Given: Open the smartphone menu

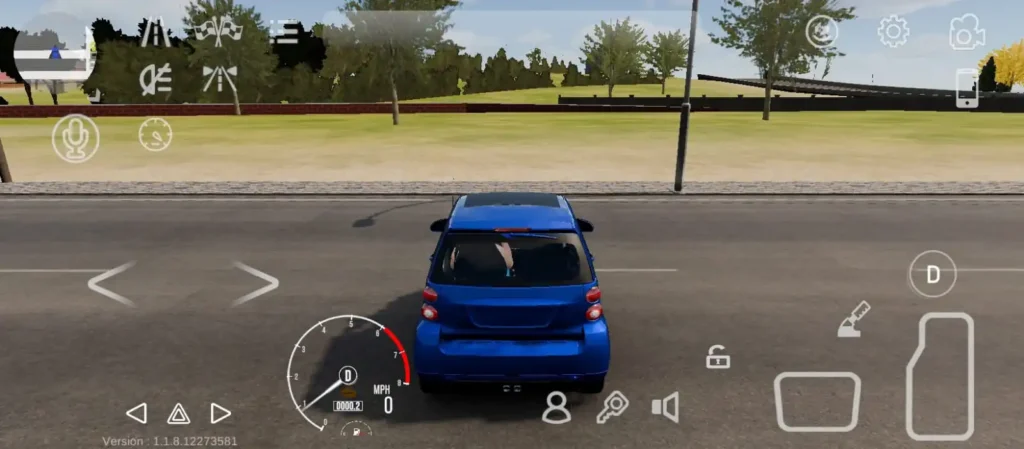Looking at the screenshot, I should pyautogui.click(x=966, y=88).
